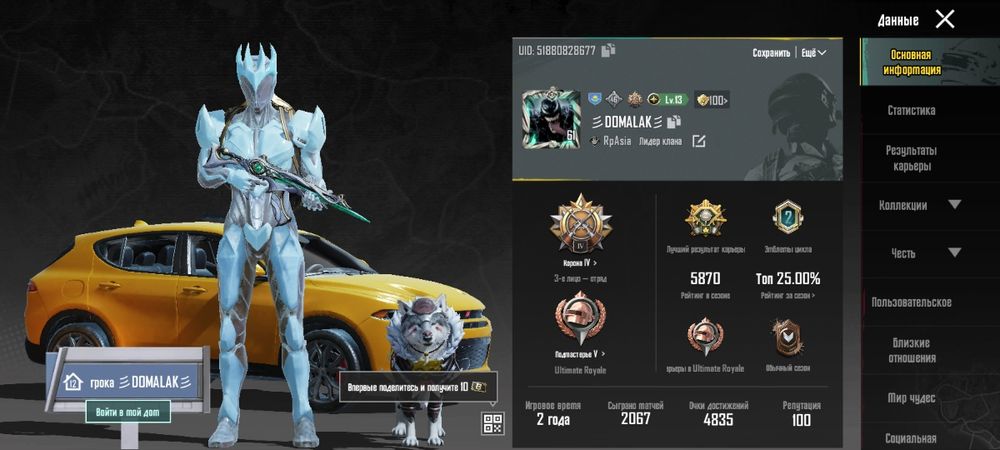Screen dimensions: 1000x450
Task: Open the Ещё dropdown menu
Action: [x=814, y=53]
